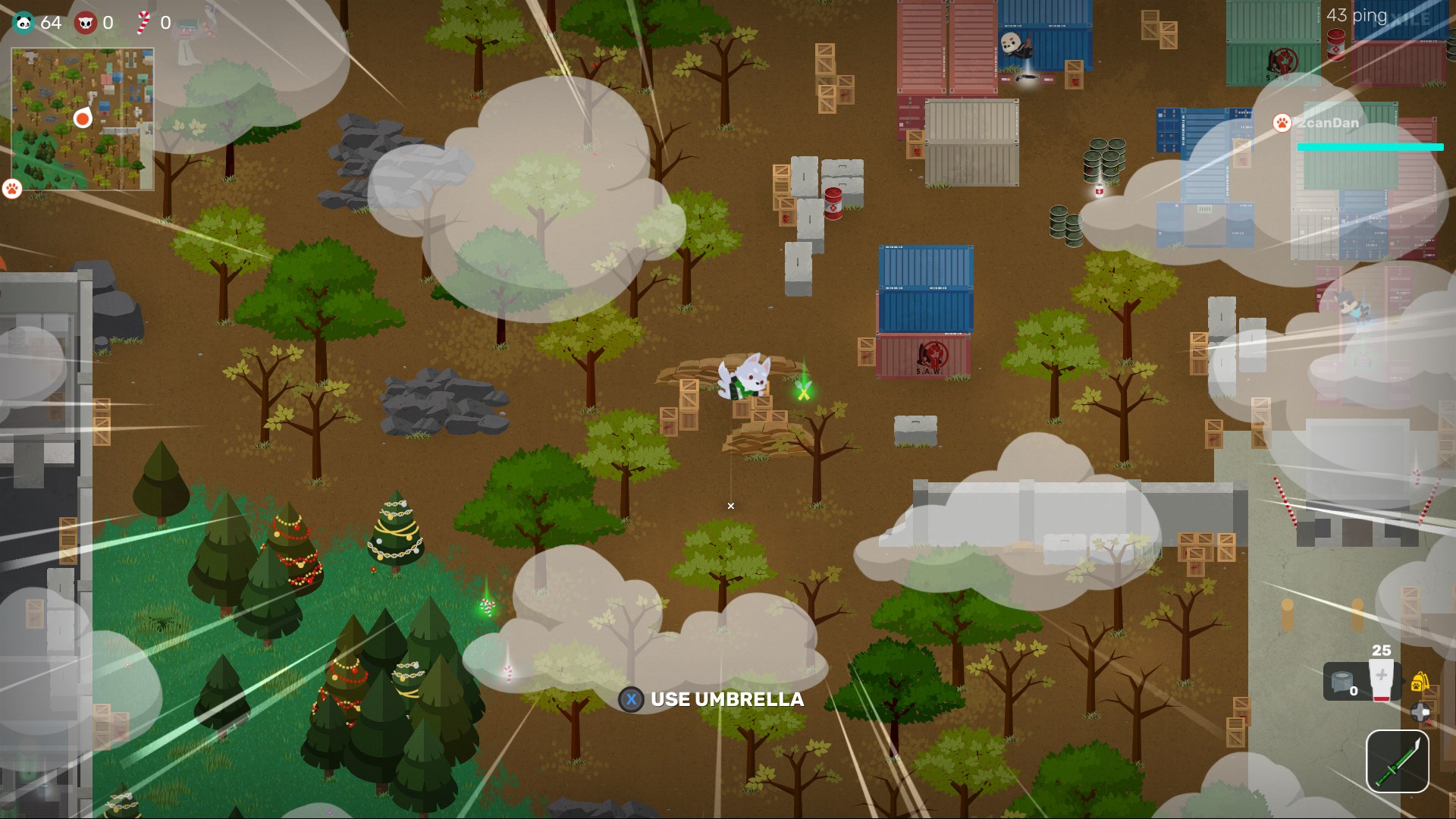Click your orange position marker on minimap
Image resolution: width=1456 pixels, height=819 pixels.
point(82,118)
